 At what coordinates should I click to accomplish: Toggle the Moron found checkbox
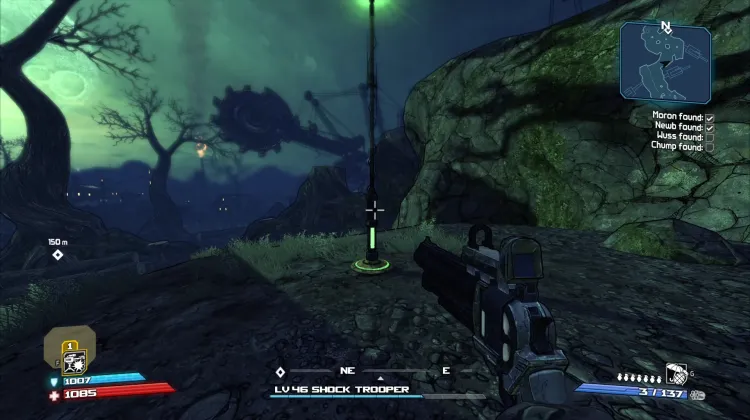pos(709,117)
